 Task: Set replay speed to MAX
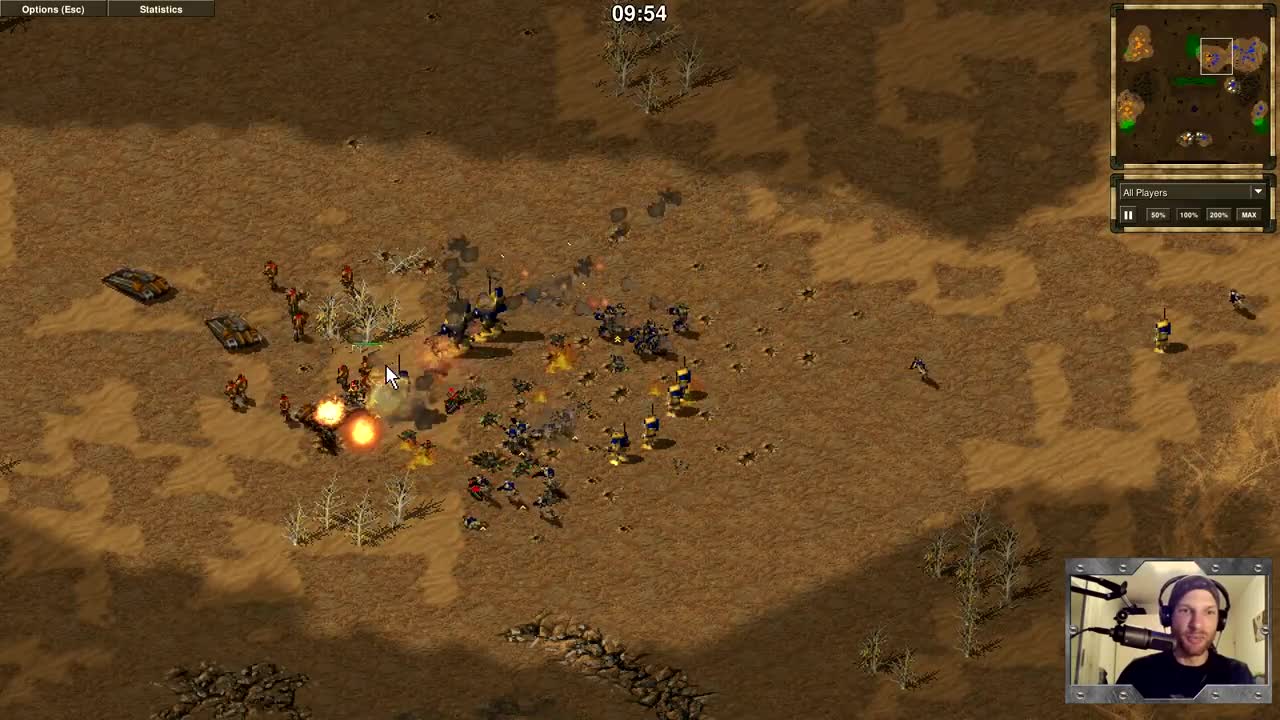pyautogui.click(x=1249, y=214)
